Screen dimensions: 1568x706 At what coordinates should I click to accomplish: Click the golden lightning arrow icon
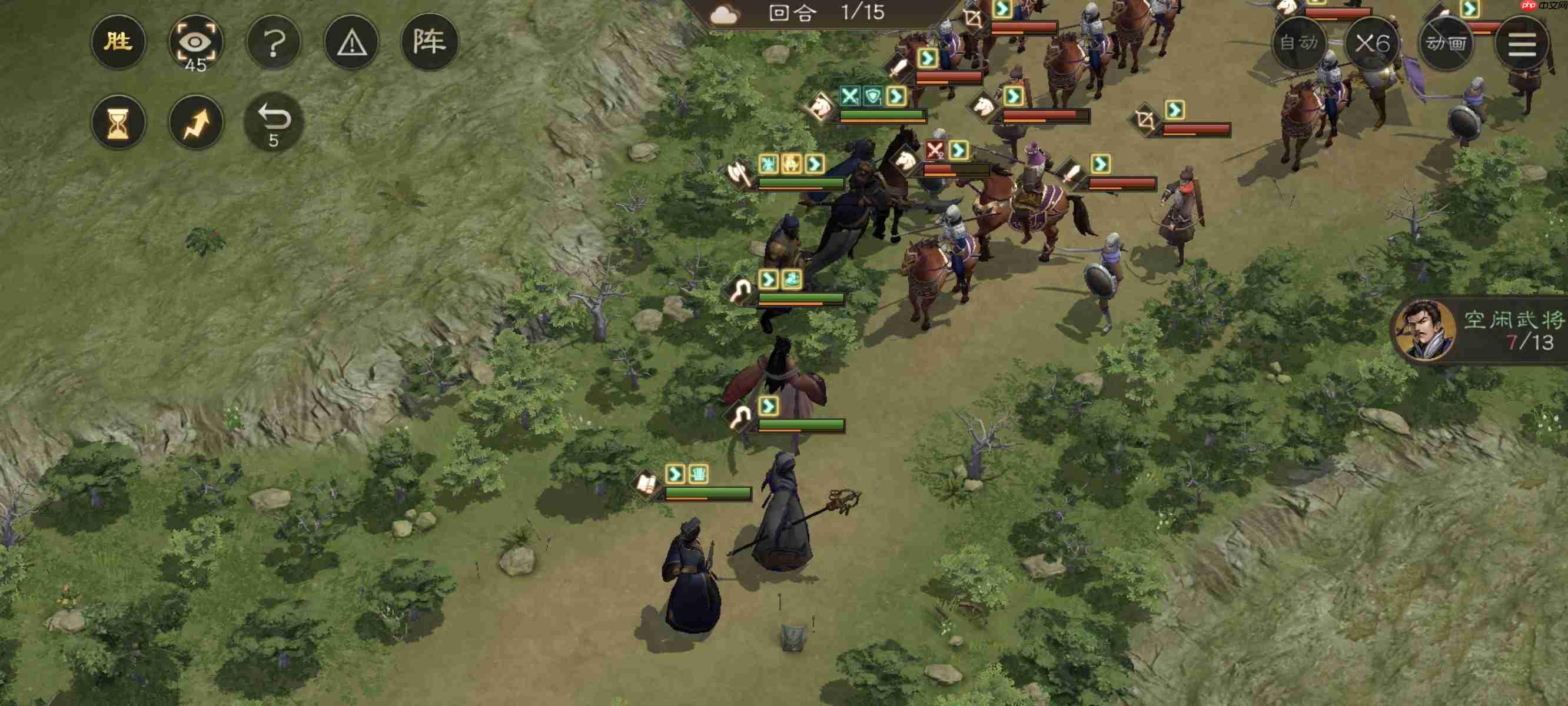pyautogui.click(x=196, y=122)
